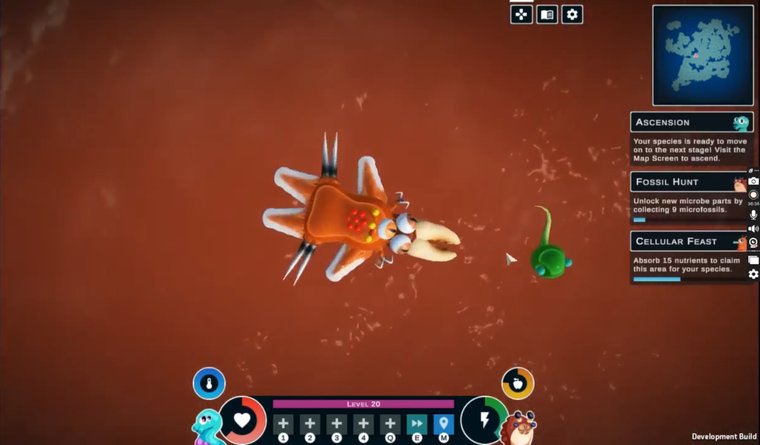Activate the fast-forward sprint ability

point(417,424)
